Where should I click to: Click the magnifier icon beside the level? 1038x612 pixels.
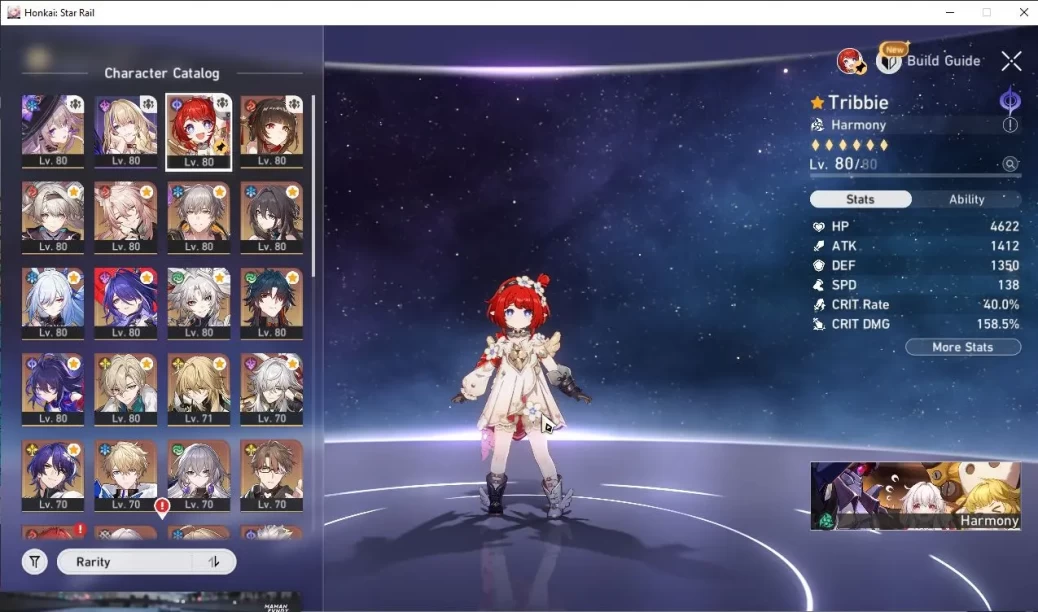pyautogui.click(x=1011, y=164)
